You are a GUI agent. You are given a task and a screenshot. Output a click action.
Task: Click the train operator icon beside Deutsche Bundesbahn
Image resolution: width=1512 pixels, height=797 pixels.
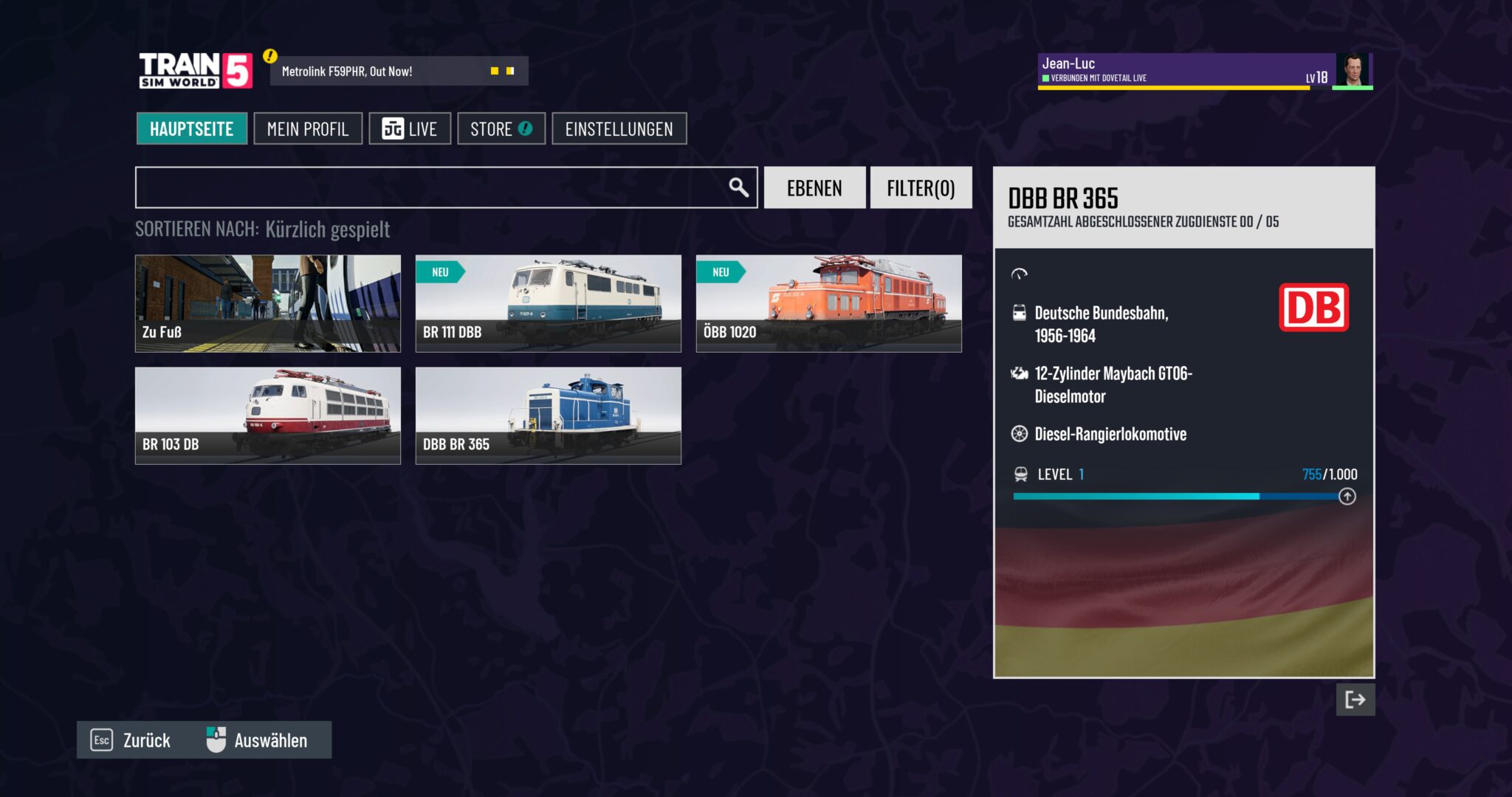[x=1021, y=312]
